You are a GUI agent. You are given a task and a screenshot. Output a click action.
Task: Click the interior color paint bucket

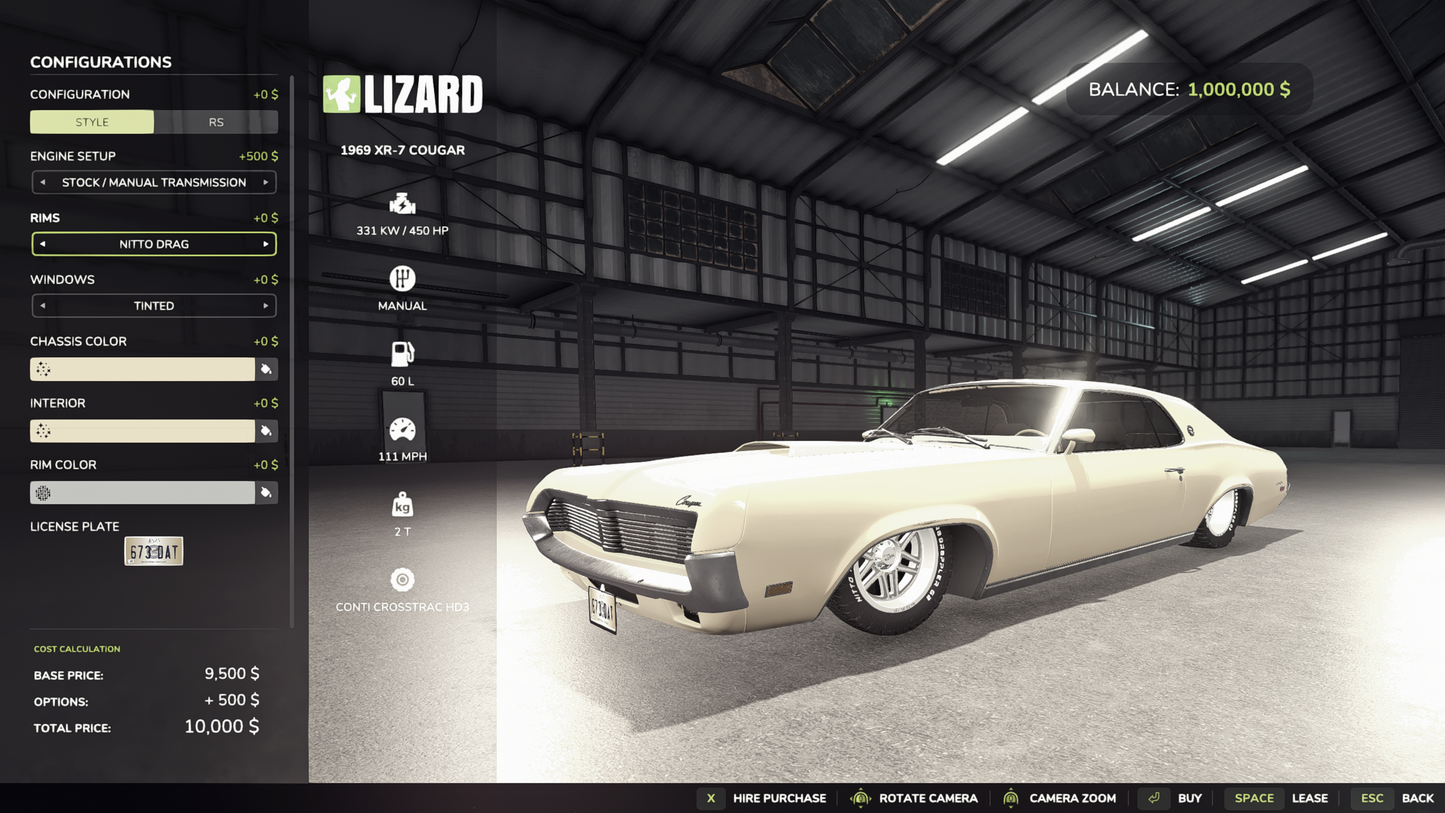266,431
